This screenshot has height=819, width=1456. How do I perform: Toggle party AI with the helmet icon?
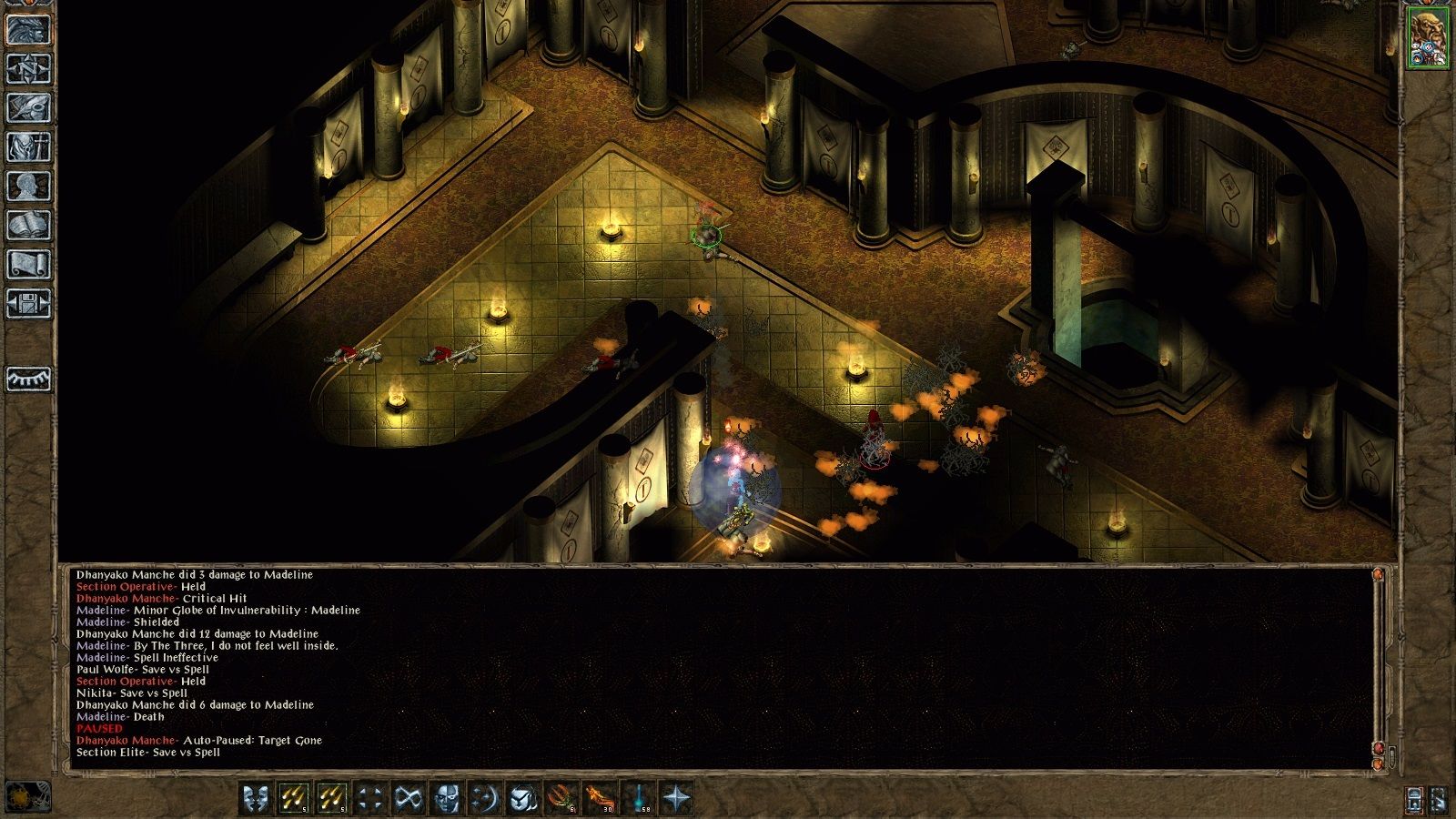[524, 796]
